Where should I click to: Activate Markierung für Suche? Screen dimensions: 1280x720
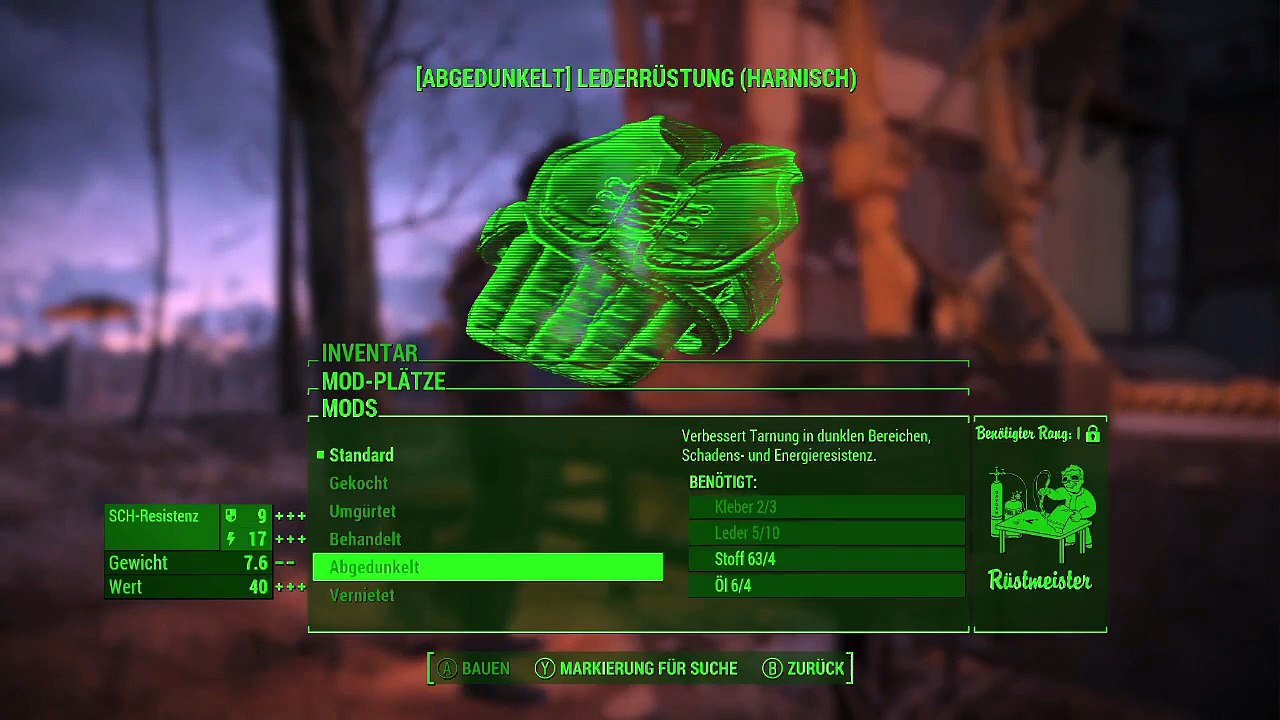pos(636,668)
